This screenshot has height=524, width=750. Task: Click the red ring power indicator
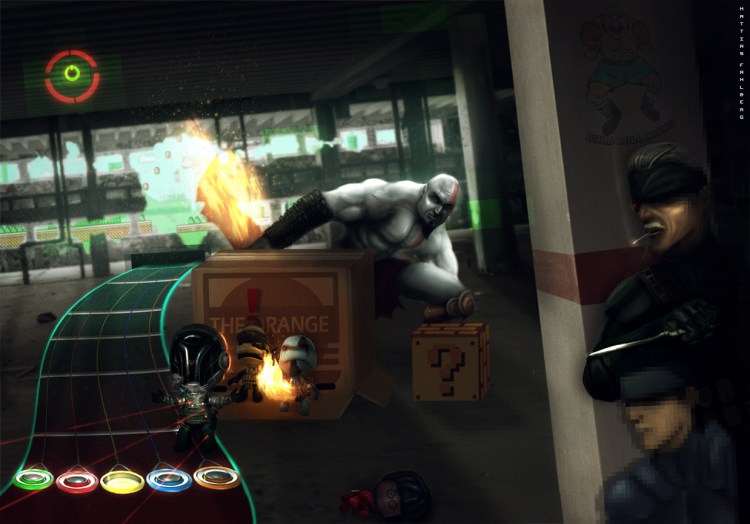[72, 75]
